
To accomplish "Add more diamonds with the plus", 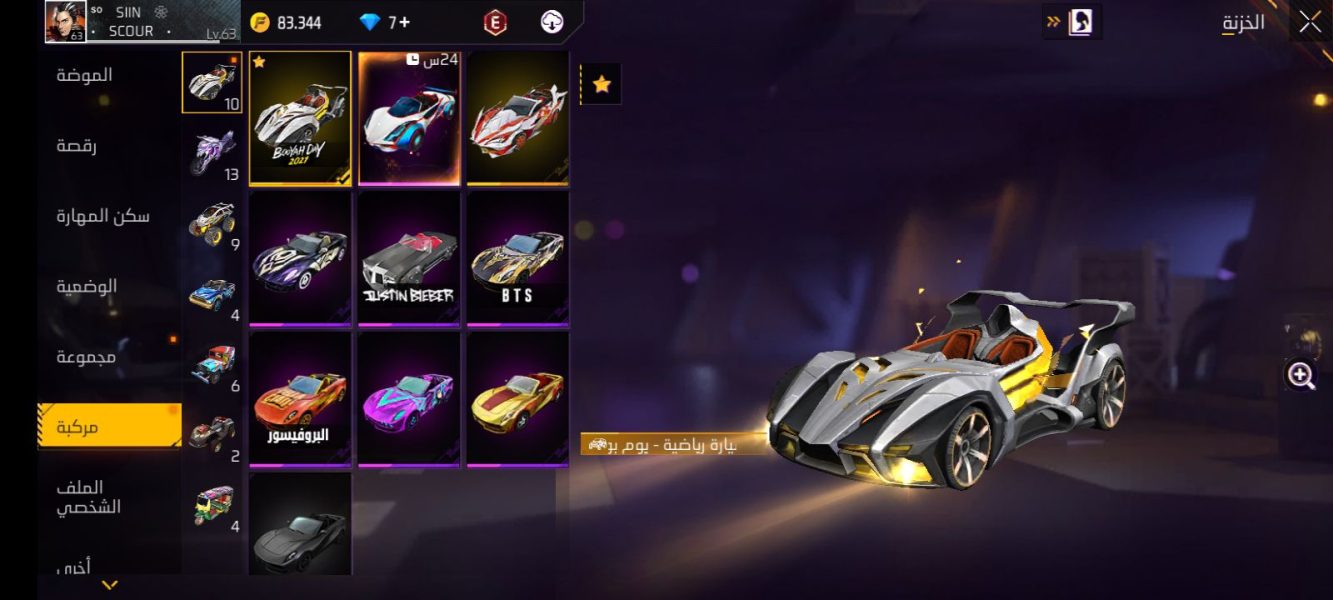I will click(404, 22).
